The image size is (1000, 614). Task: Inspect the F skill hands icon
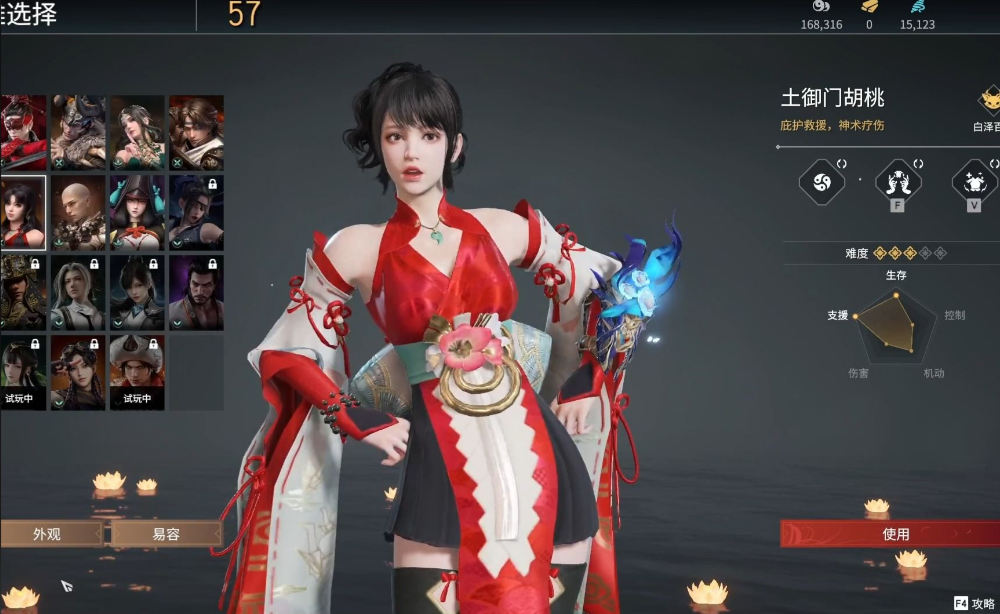[898, 182]
